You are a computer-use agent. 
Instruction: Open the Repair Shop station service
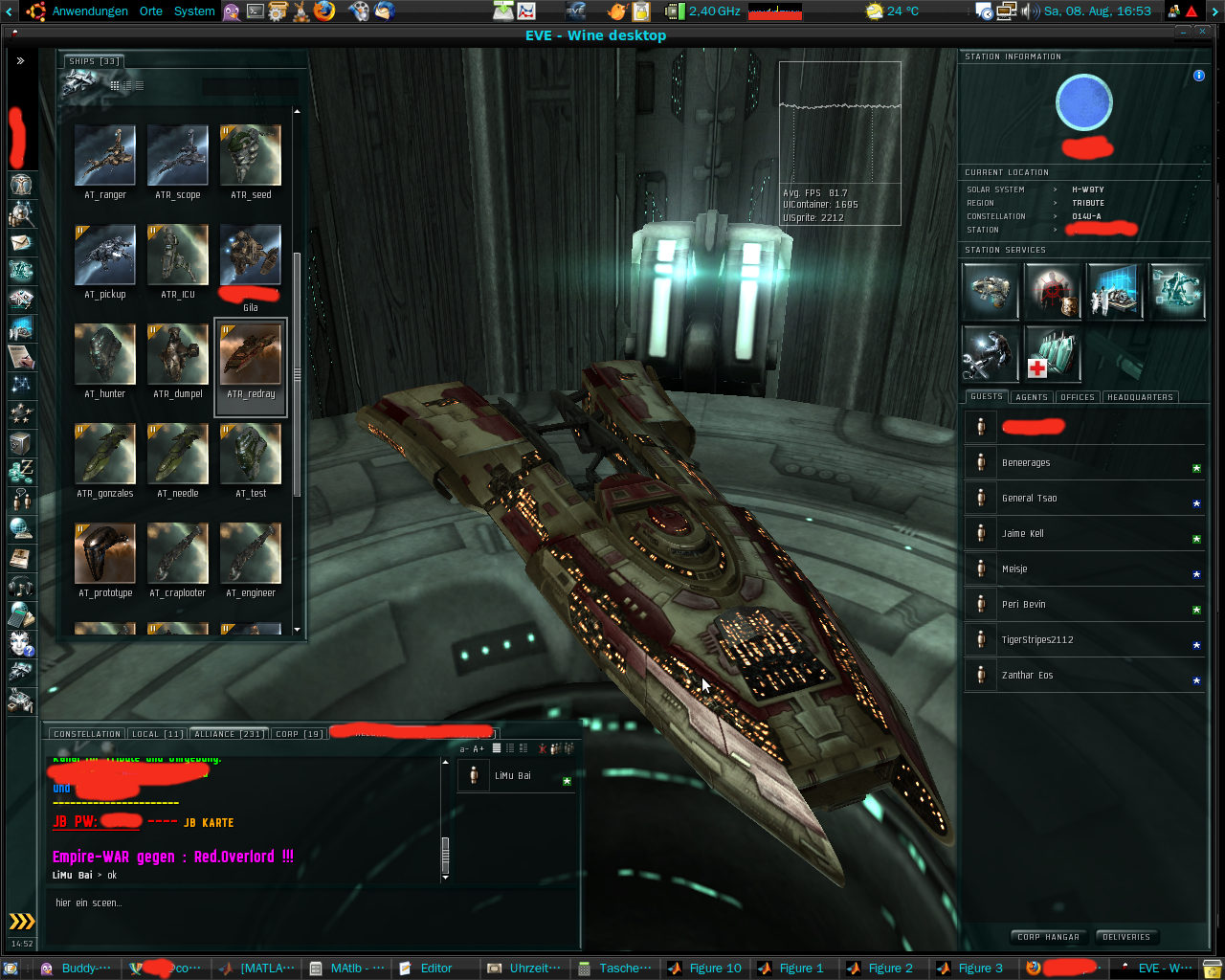991,354
